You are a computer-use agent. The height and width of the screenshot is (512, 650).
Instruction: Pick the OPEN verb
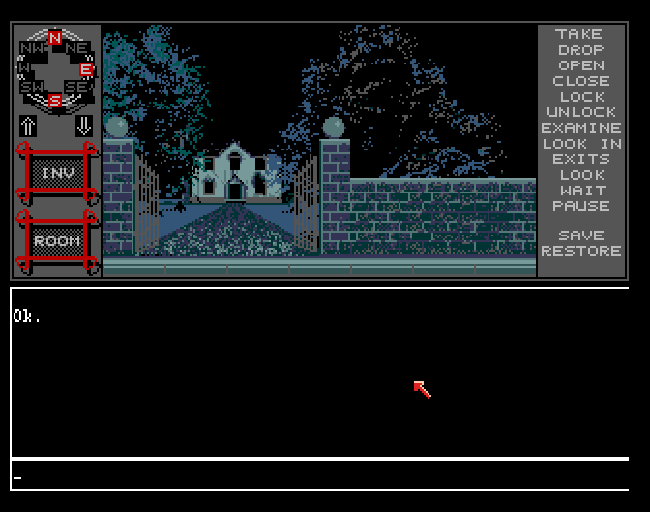pos(581,65)
